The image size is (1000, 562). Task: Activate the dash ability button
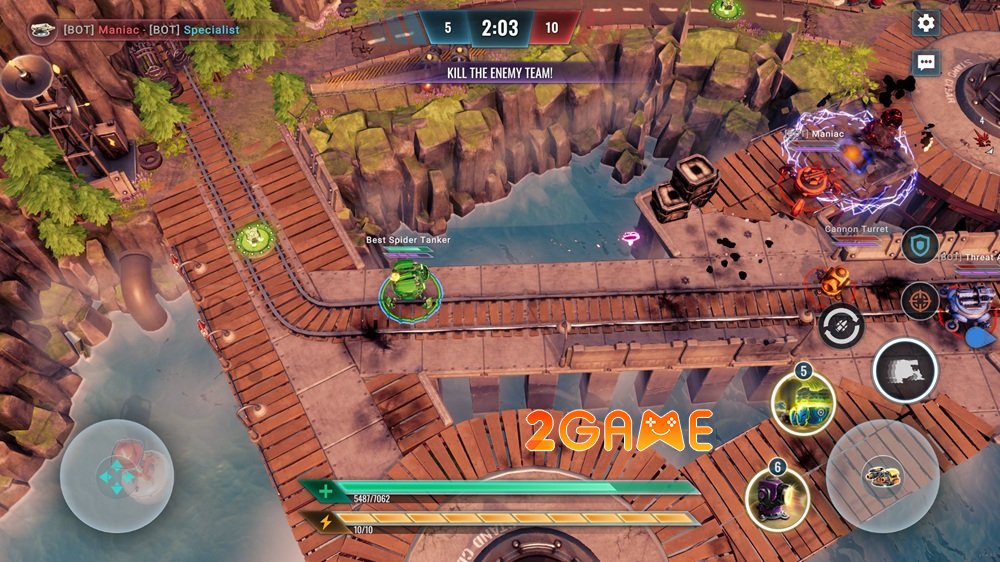905,371
